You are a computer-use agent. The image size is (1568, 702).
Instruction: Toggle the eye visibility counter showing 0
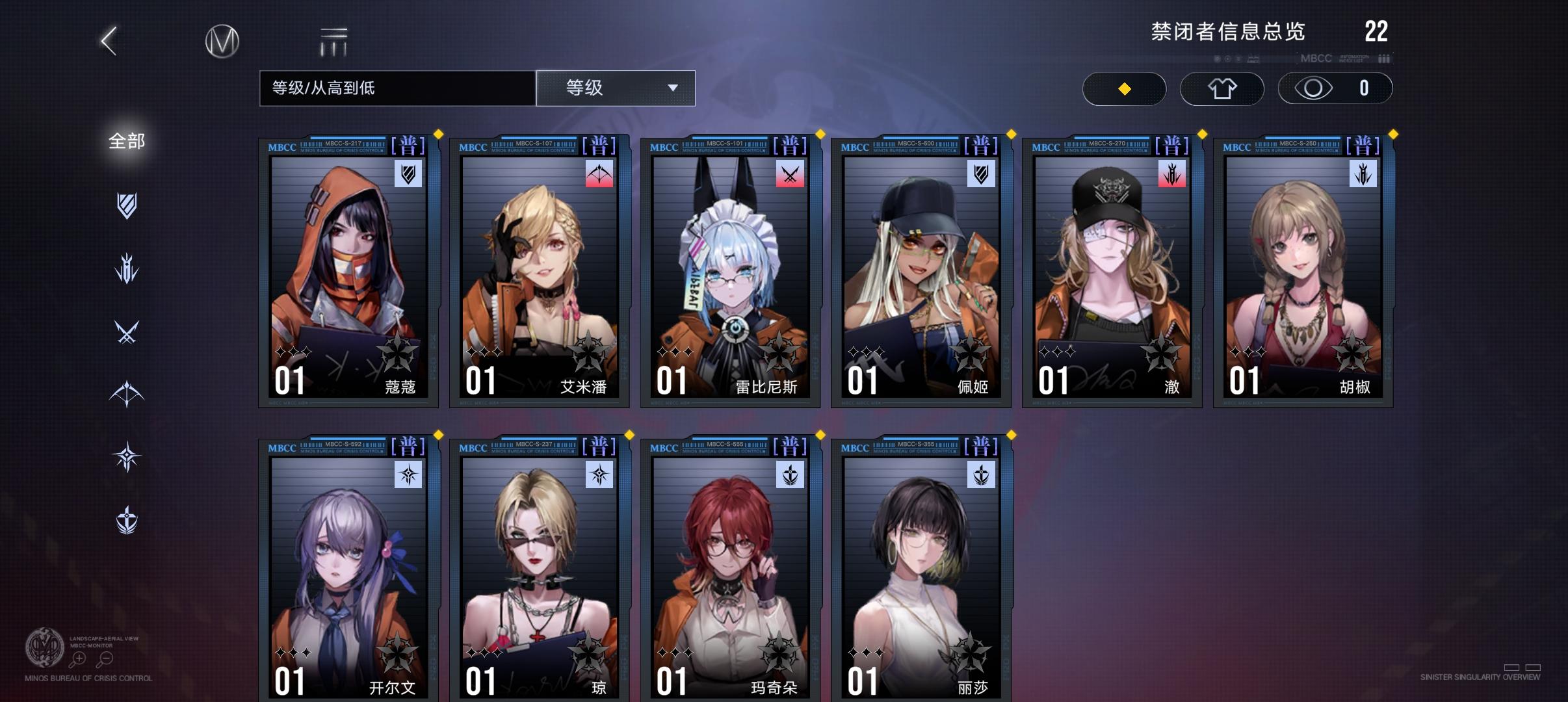(x=1336, y=88)
